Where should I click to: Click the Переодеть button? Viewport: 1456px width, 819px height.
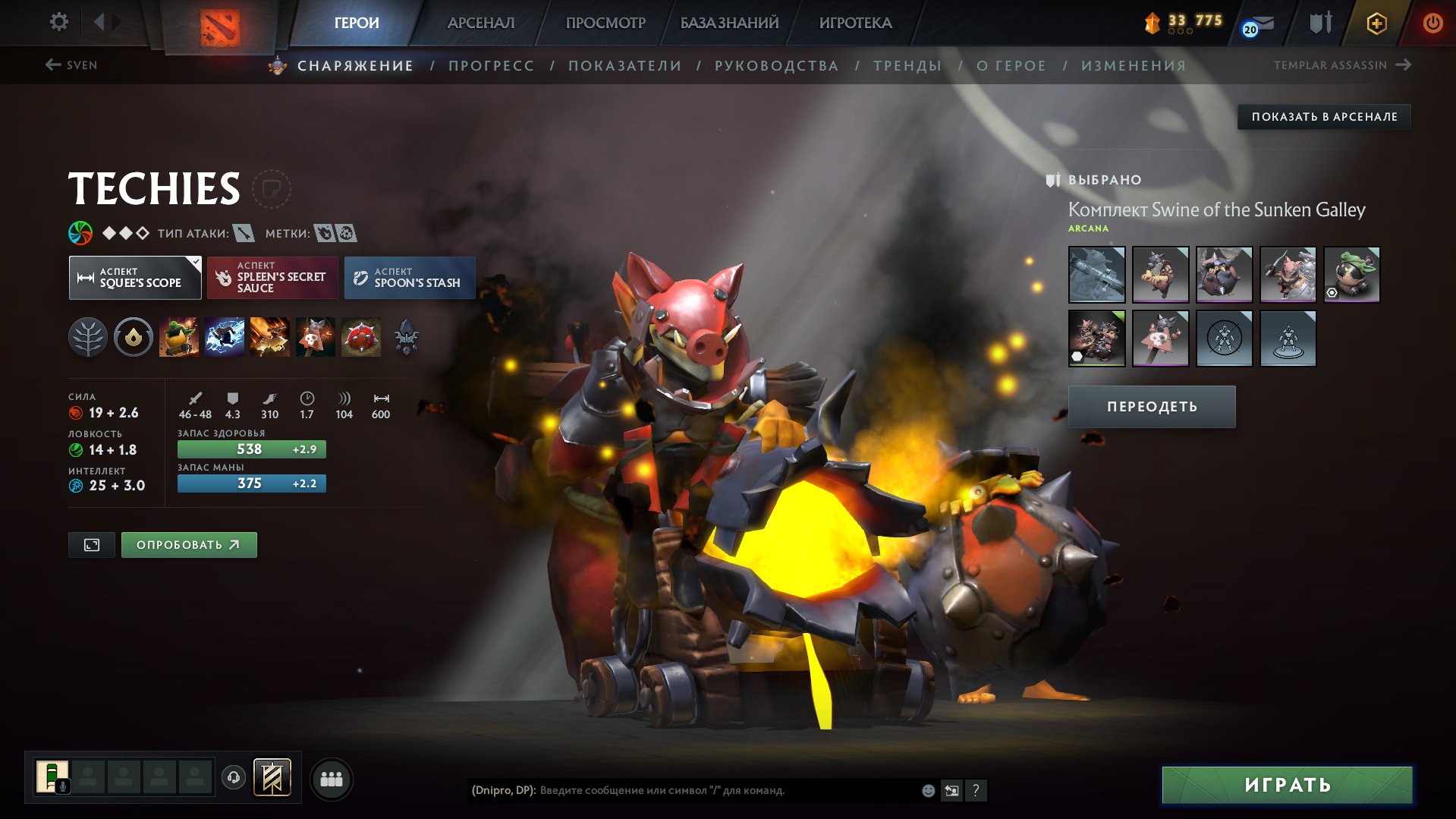tap(1152, 407)
